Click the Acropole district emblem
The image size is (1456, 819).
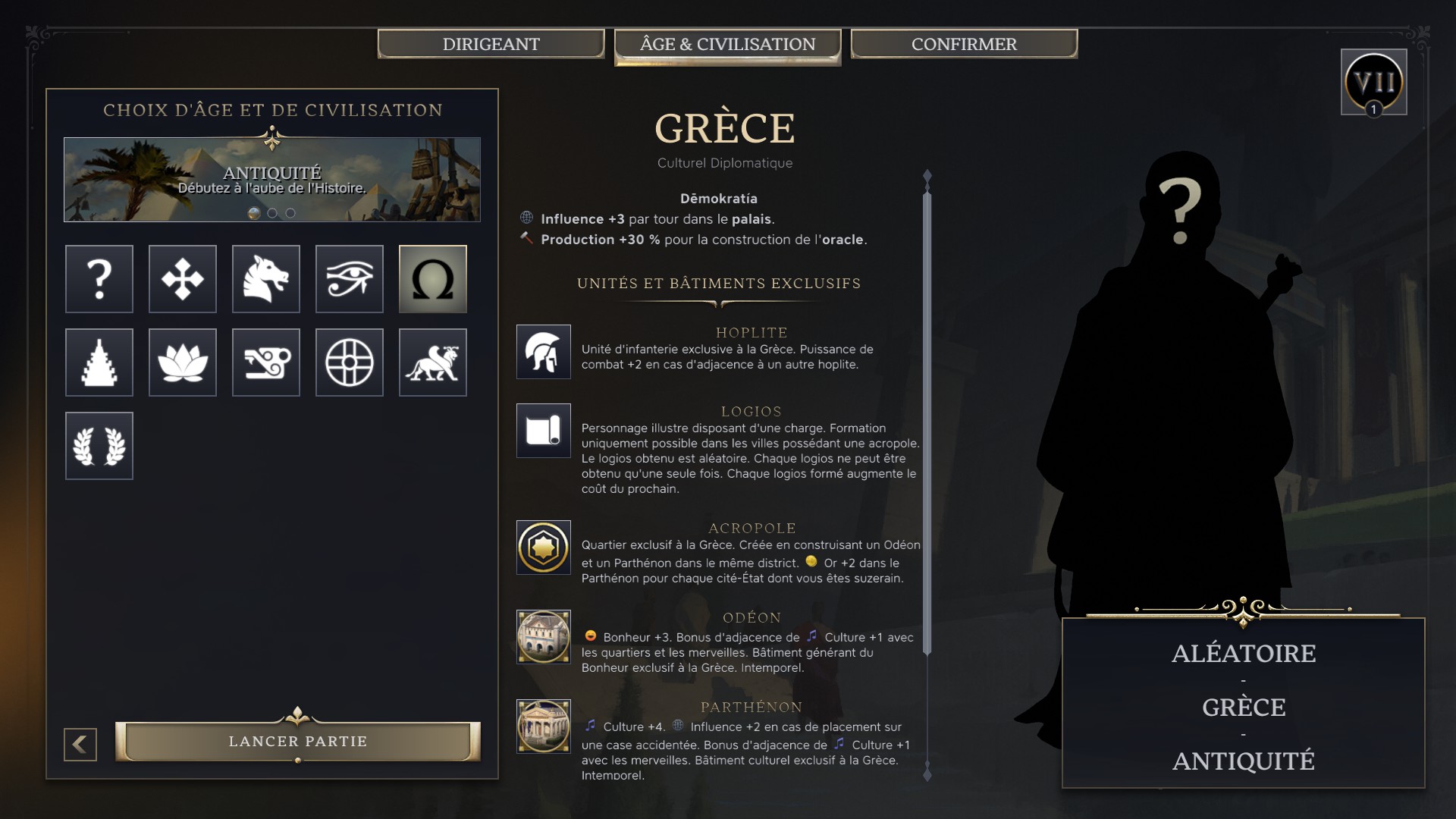pyautogui.click(x=543, y=548)
